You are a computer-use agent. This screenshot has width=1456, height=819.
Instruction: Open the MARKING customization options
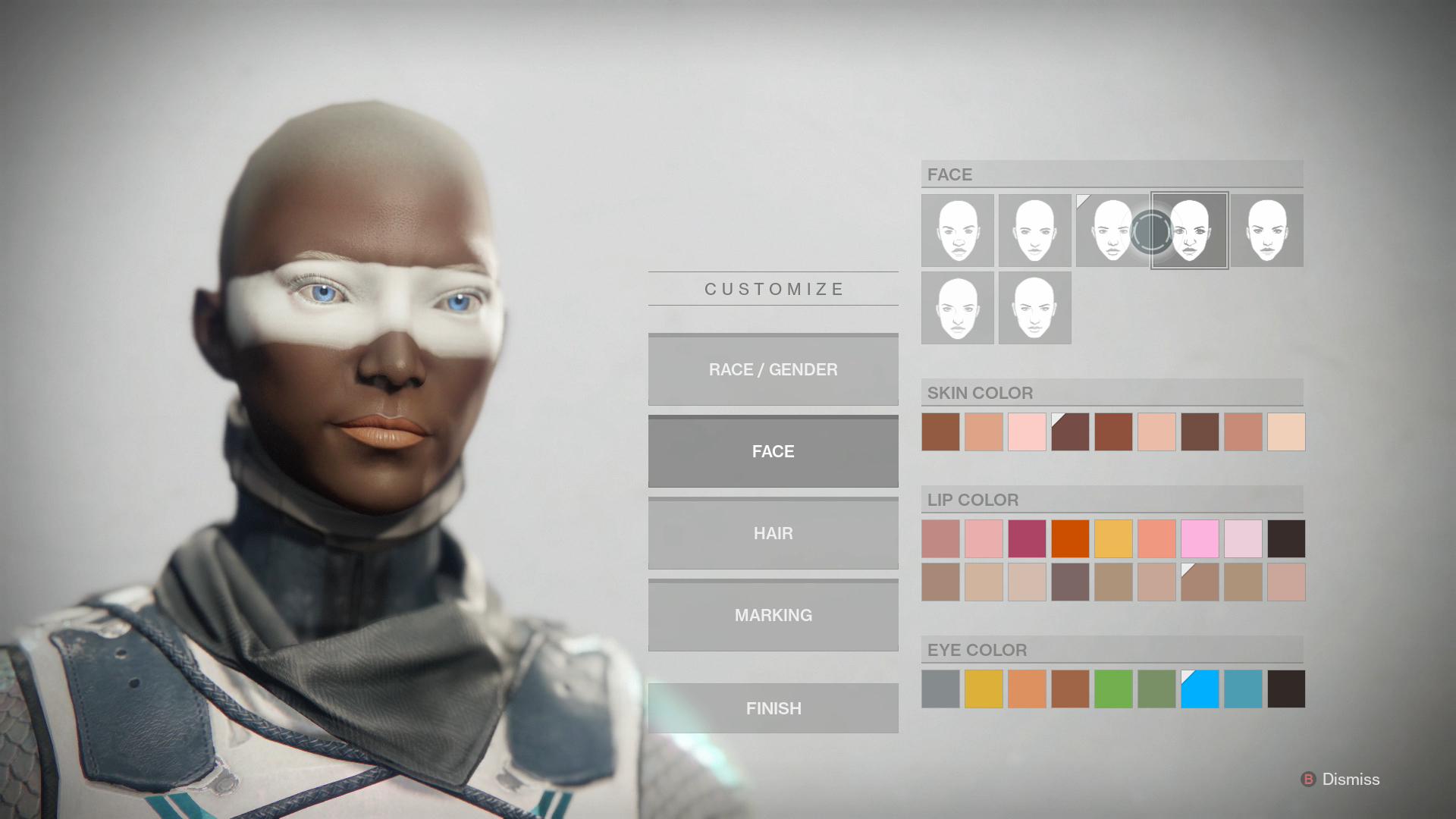(773, 615)
